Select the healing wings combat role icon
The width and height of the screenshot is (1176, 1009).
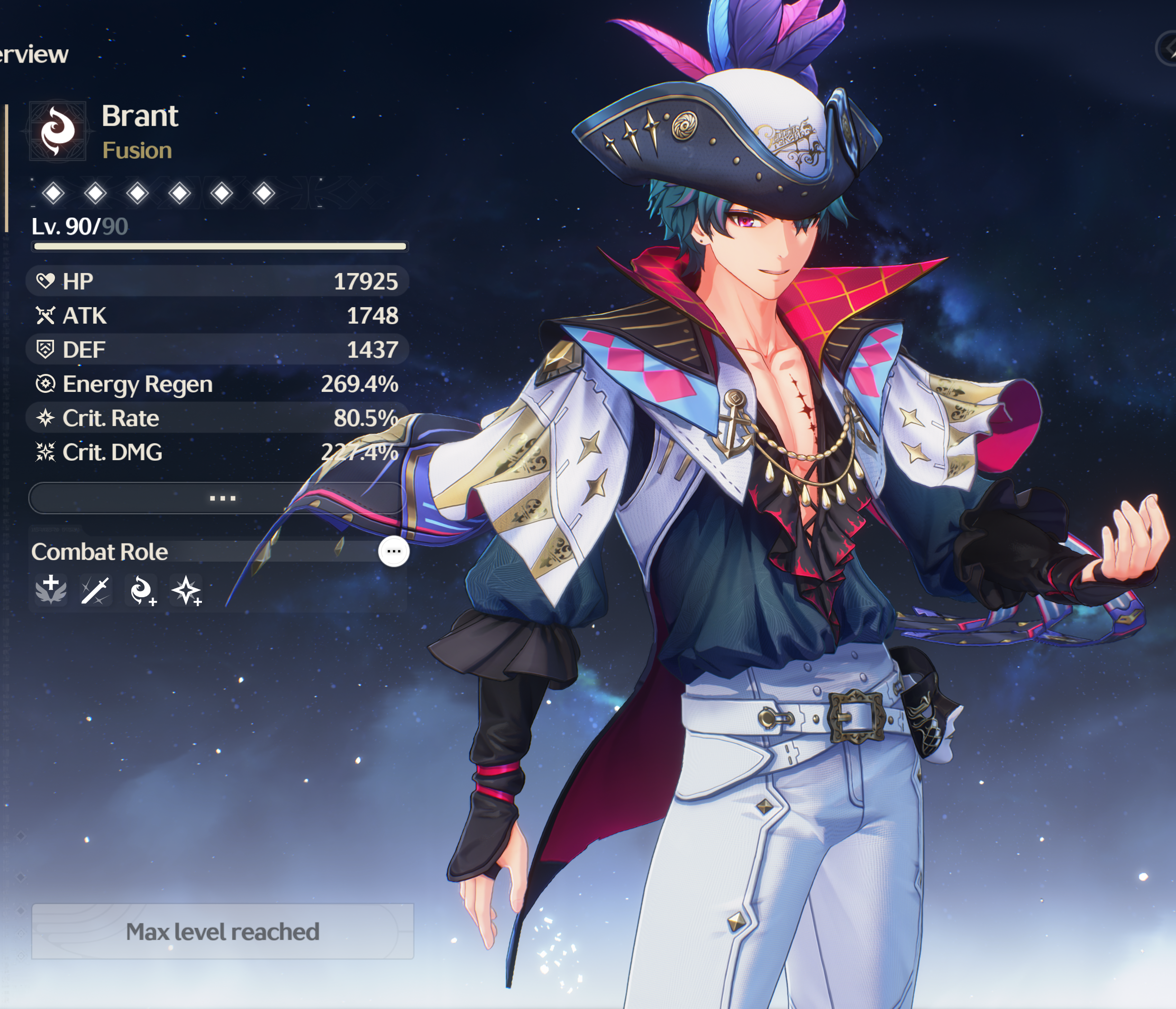pos(51,590)
